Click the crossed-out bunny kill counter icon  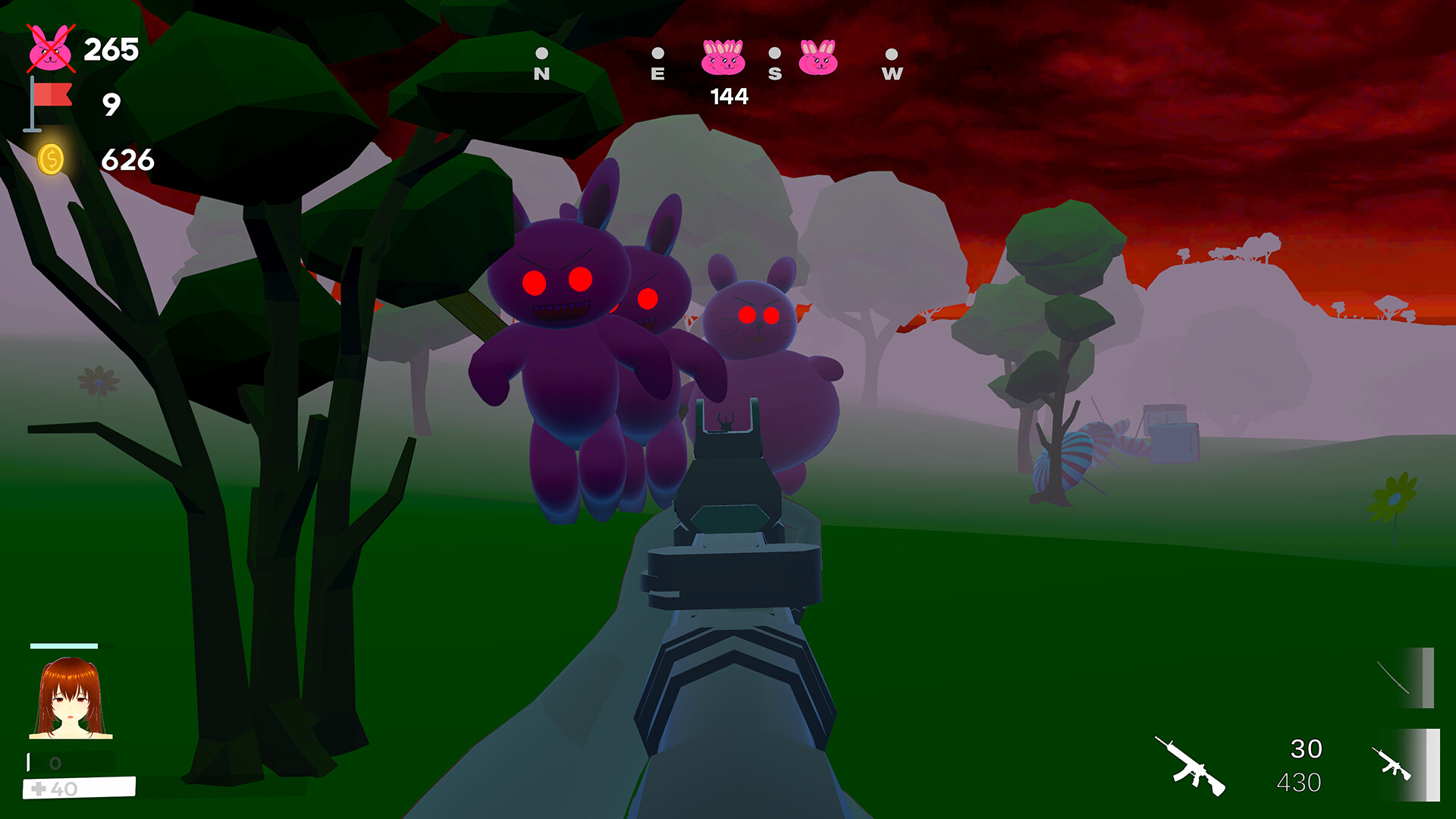click(50, 49)
